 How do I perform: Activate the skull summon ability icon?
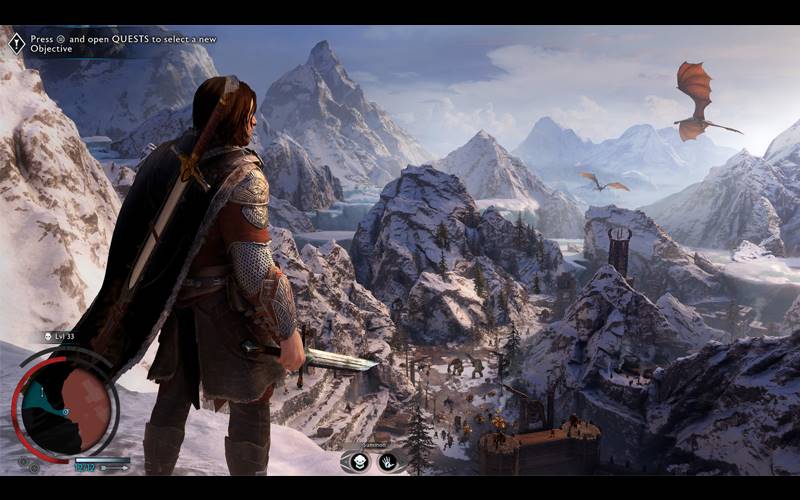[x=360, y=461]
